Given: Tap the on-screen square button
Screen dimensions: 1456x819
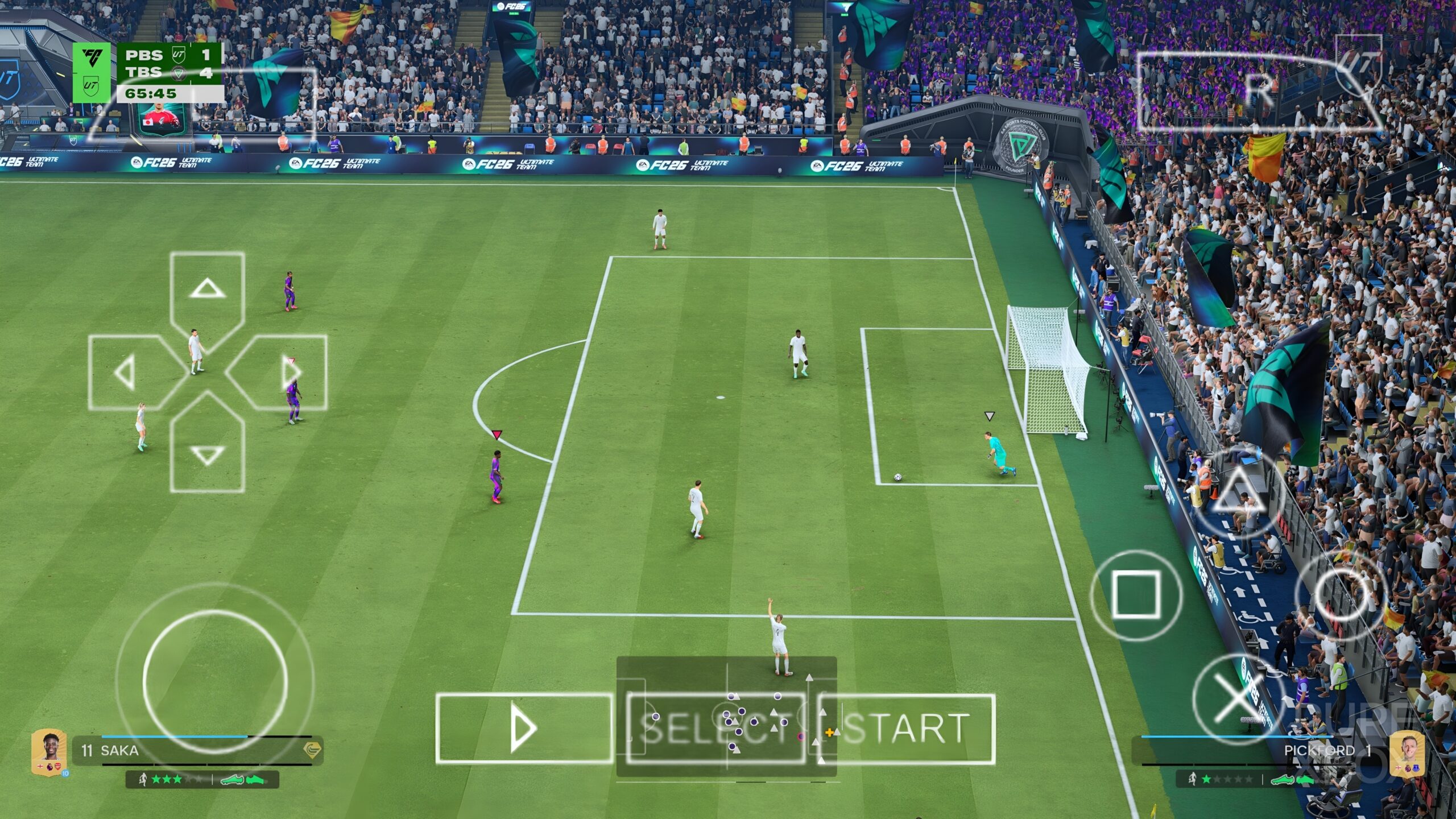Looking at the screenshot, I should click(1135, 595).
